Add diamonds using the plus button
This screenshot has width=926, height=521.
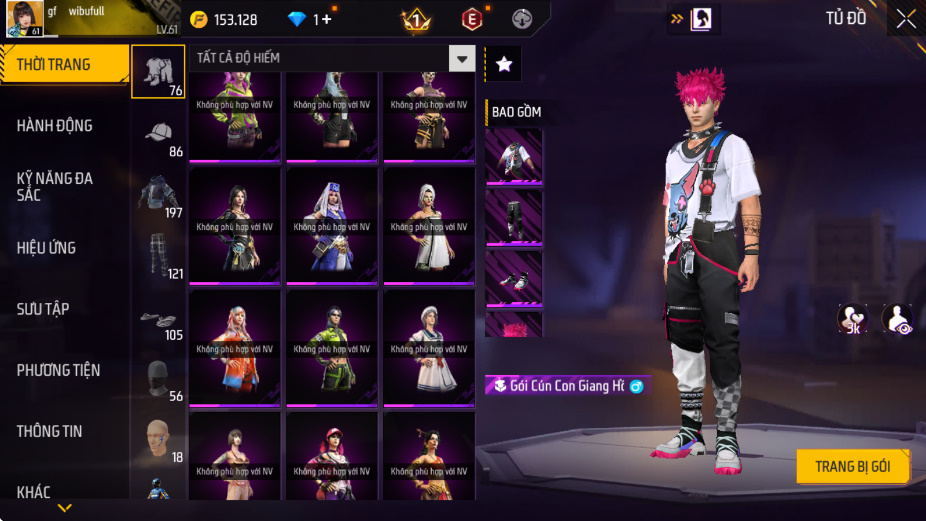point(325,19)
